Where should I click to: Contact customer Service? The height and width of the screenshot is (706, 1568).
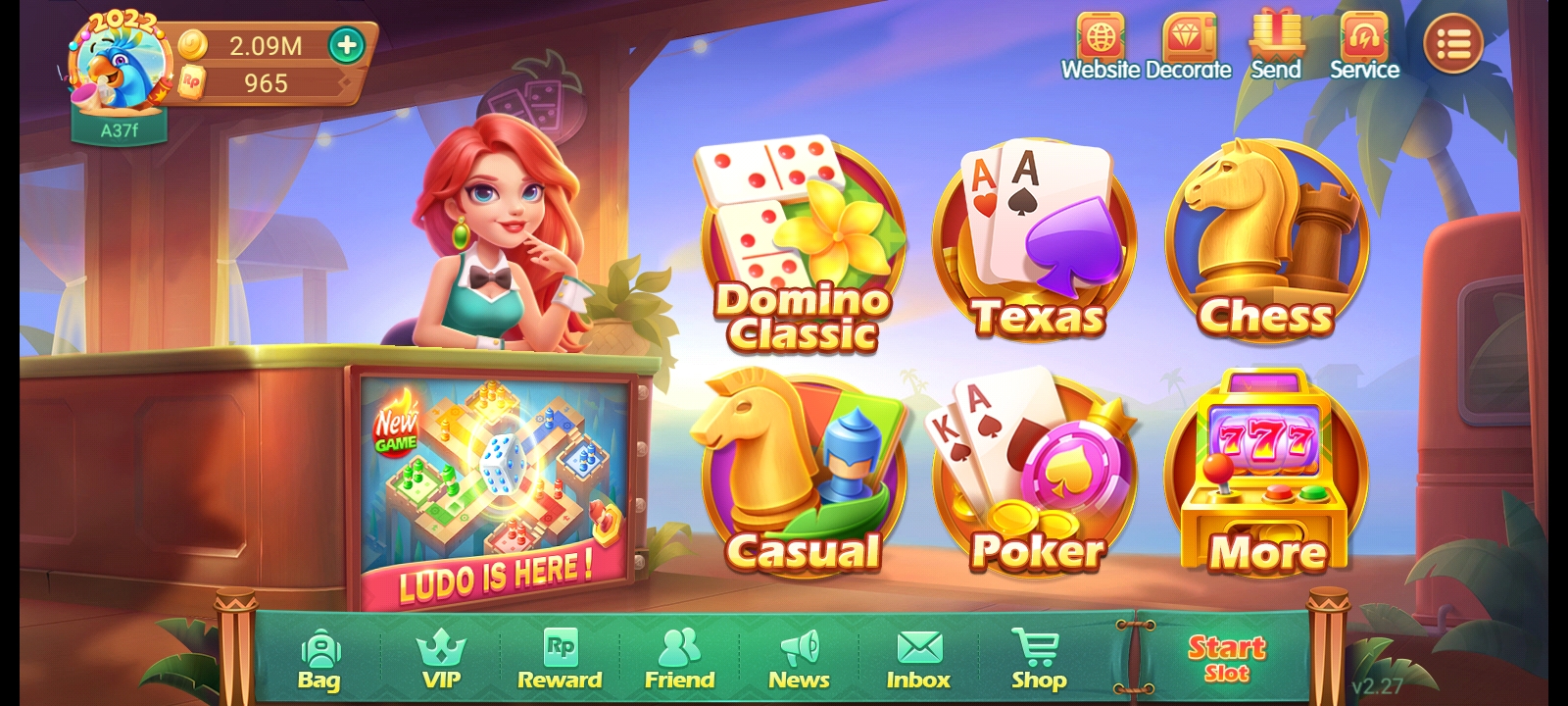click(x=1364, y=39)
